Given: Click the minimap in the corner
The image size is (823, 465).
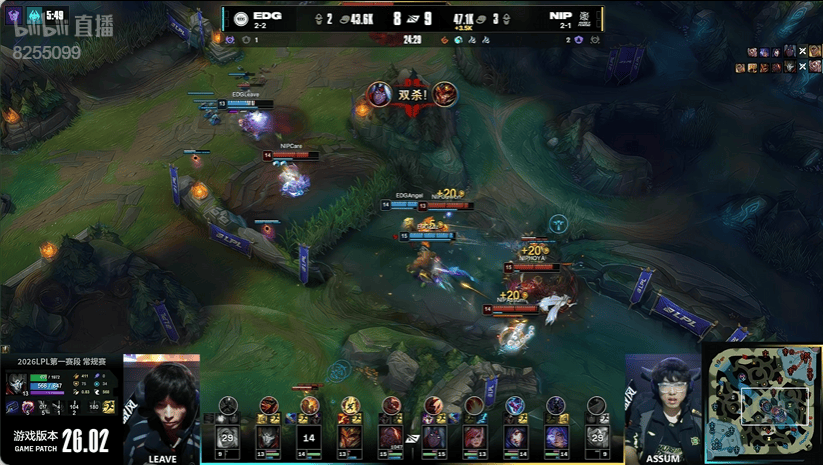Looking at the screenshot, I should click(762, 404).
